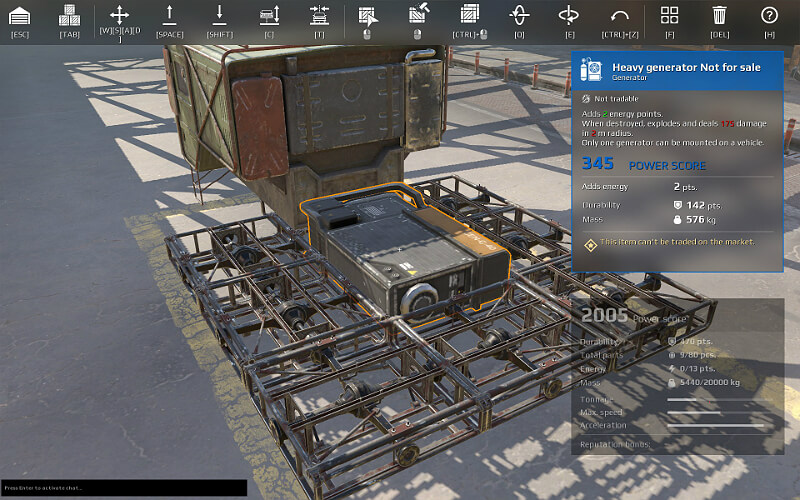Activate the hammer mount part tool
The width and height of the screenshot is (800, 500).
(x=418, y=15)
